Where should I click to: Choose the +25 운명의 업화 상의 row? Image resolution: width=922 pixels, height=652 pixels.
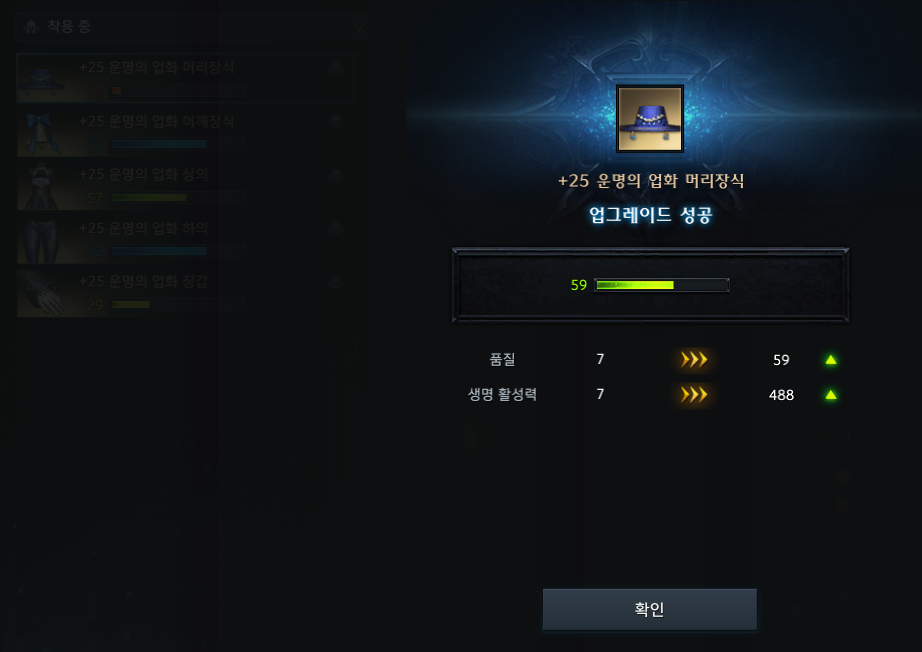(x=185, y=185)
